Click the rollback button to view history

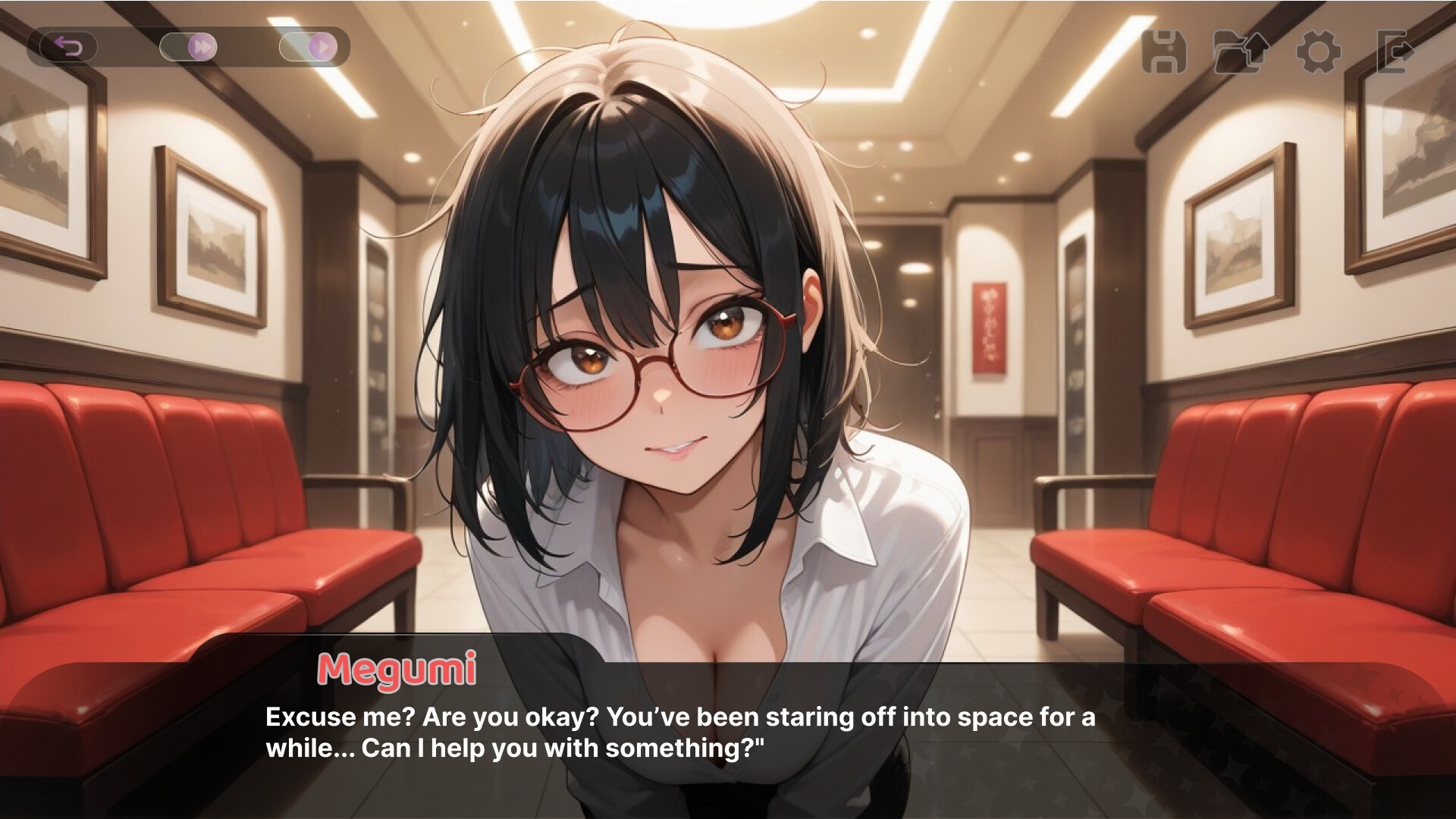[x=70, y=47]
